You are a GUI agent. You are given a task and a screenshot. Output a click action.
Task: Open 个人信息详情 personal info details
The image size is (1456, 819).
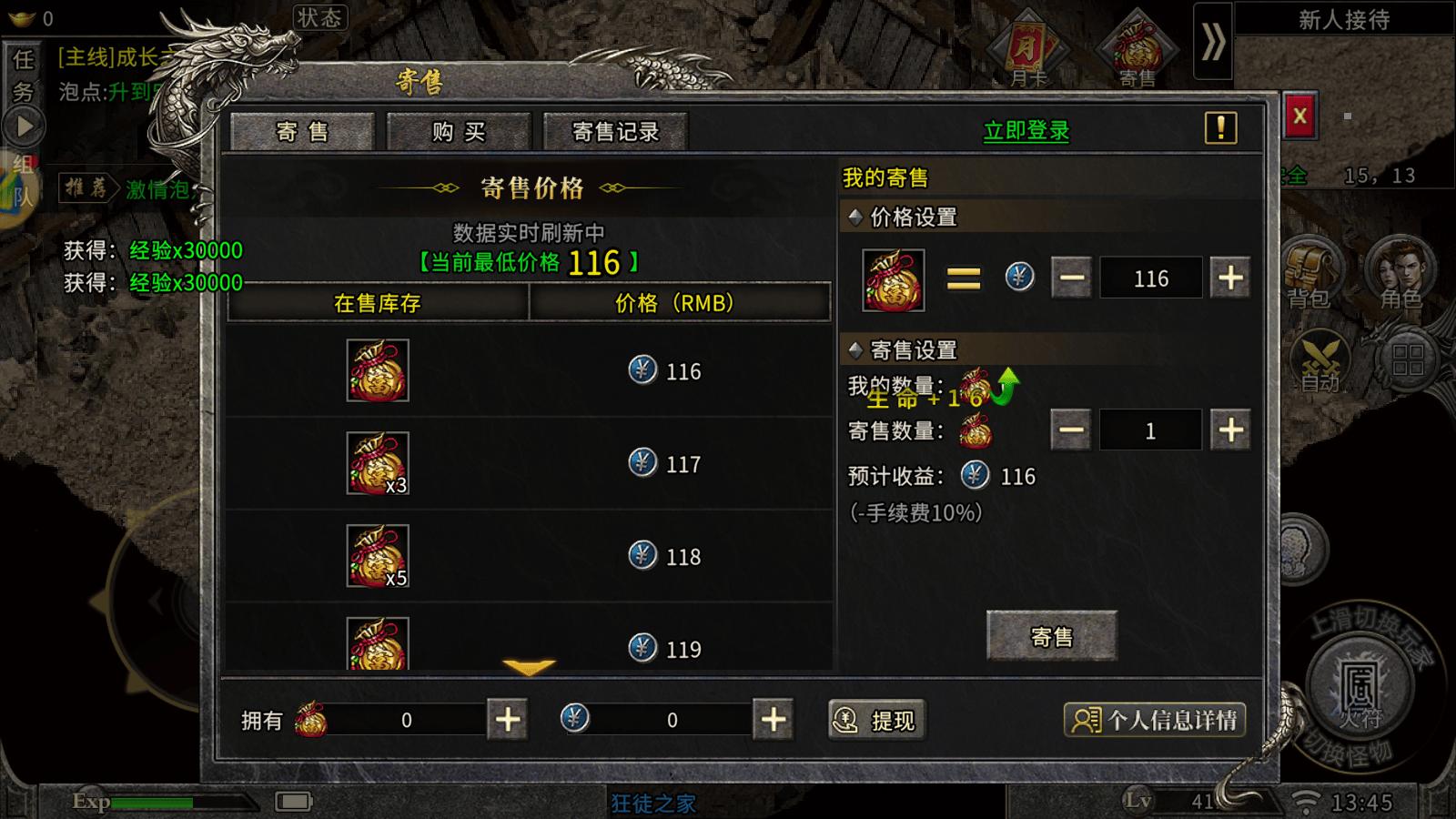point(1154,721)
